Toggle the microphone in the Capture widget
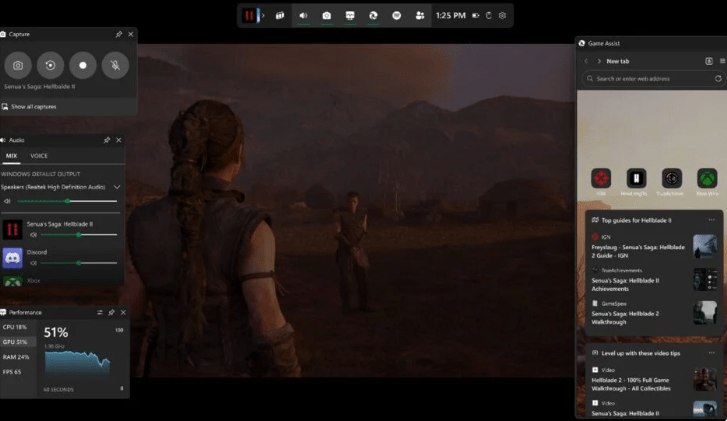 [115, 65]
